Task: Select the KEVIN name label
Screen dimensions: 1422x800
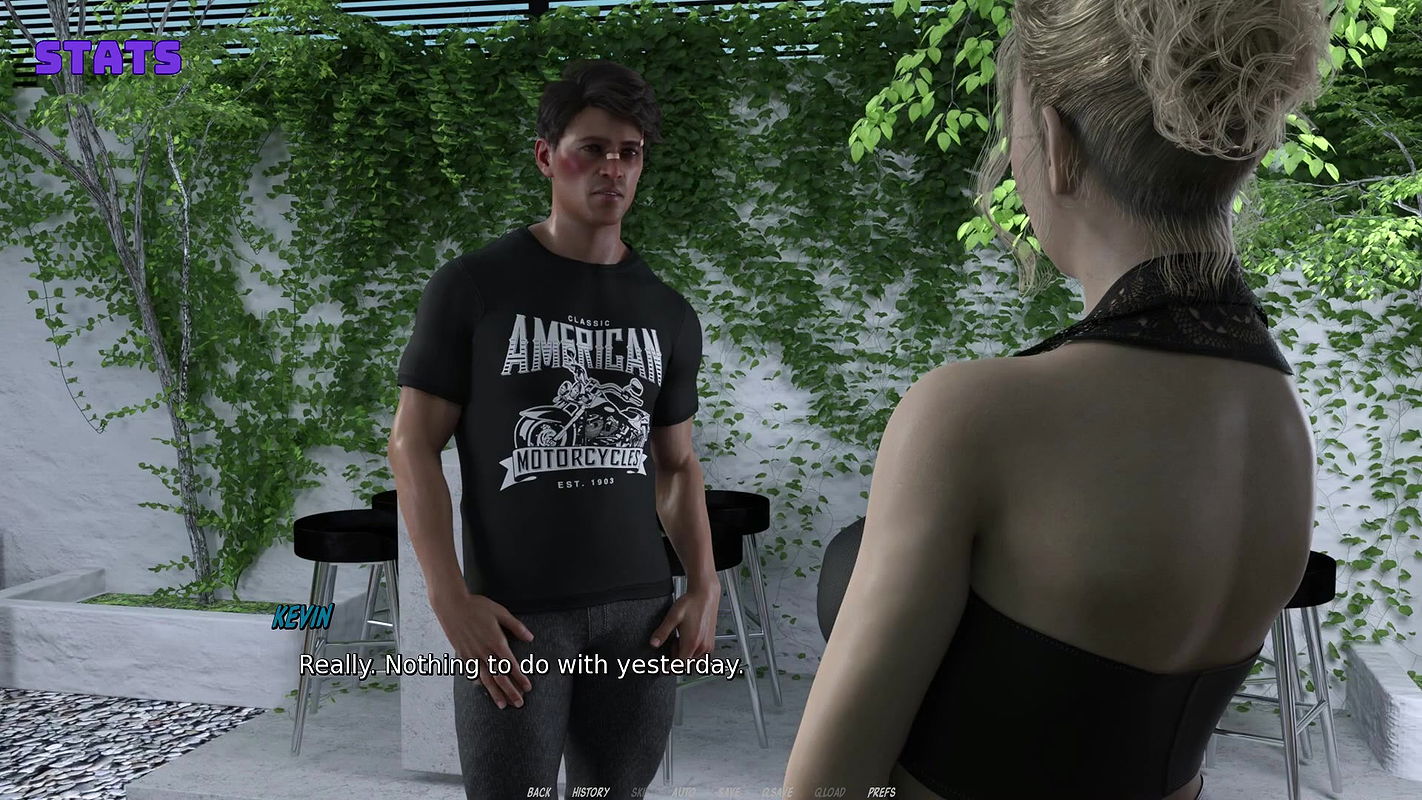Action: pyautogui.click(x=303, y=619)
